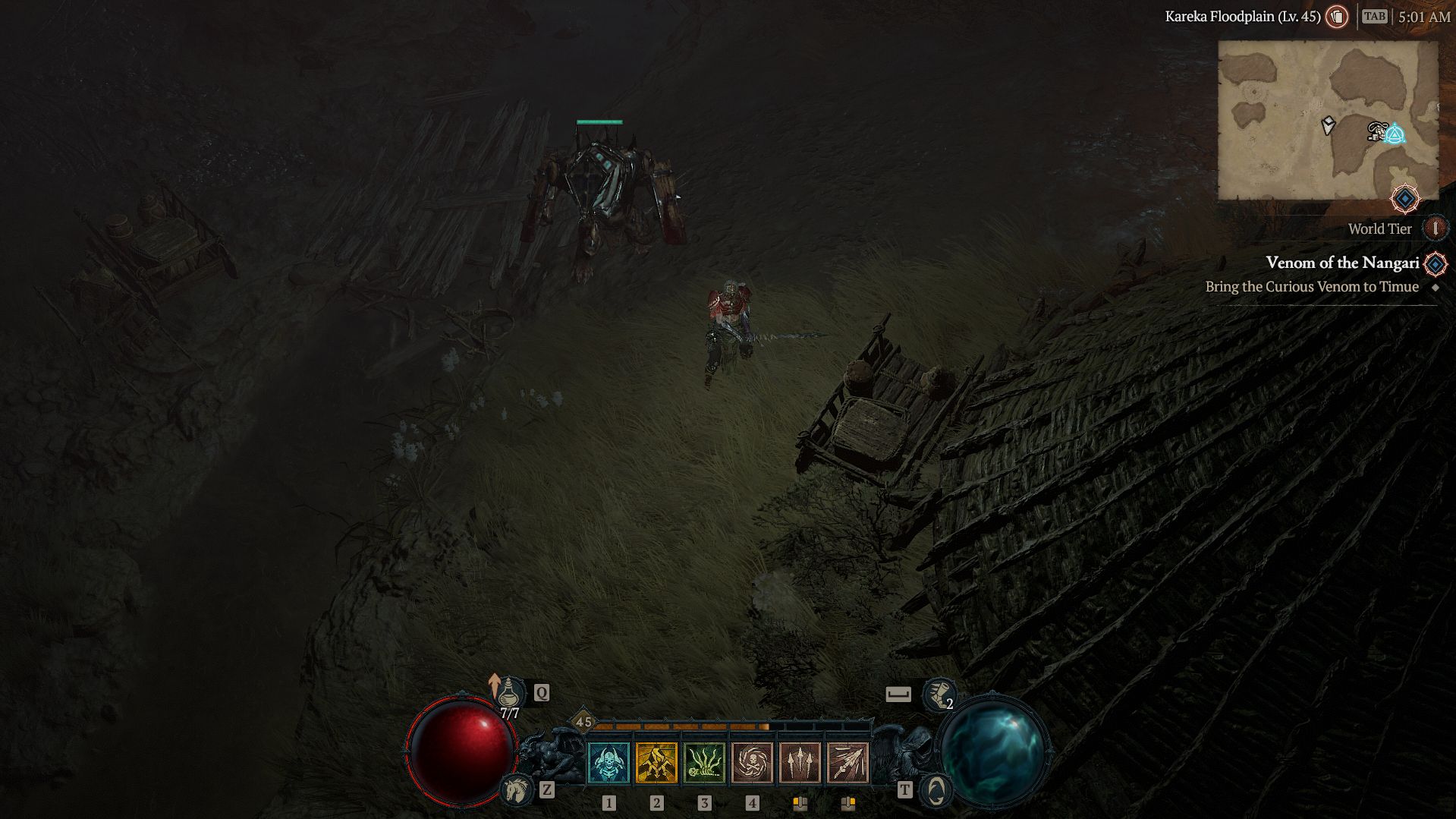Click the level 45 experience badge

coord(583,722)
